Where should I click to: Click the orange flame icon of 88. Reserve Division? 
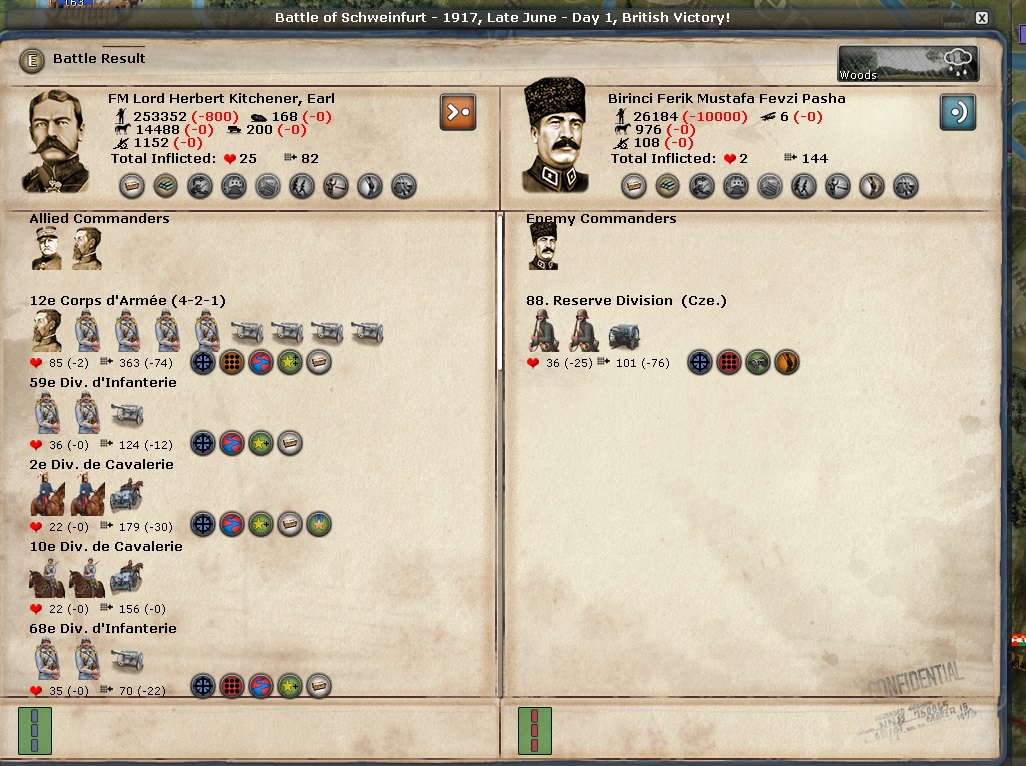coord(787,362)
